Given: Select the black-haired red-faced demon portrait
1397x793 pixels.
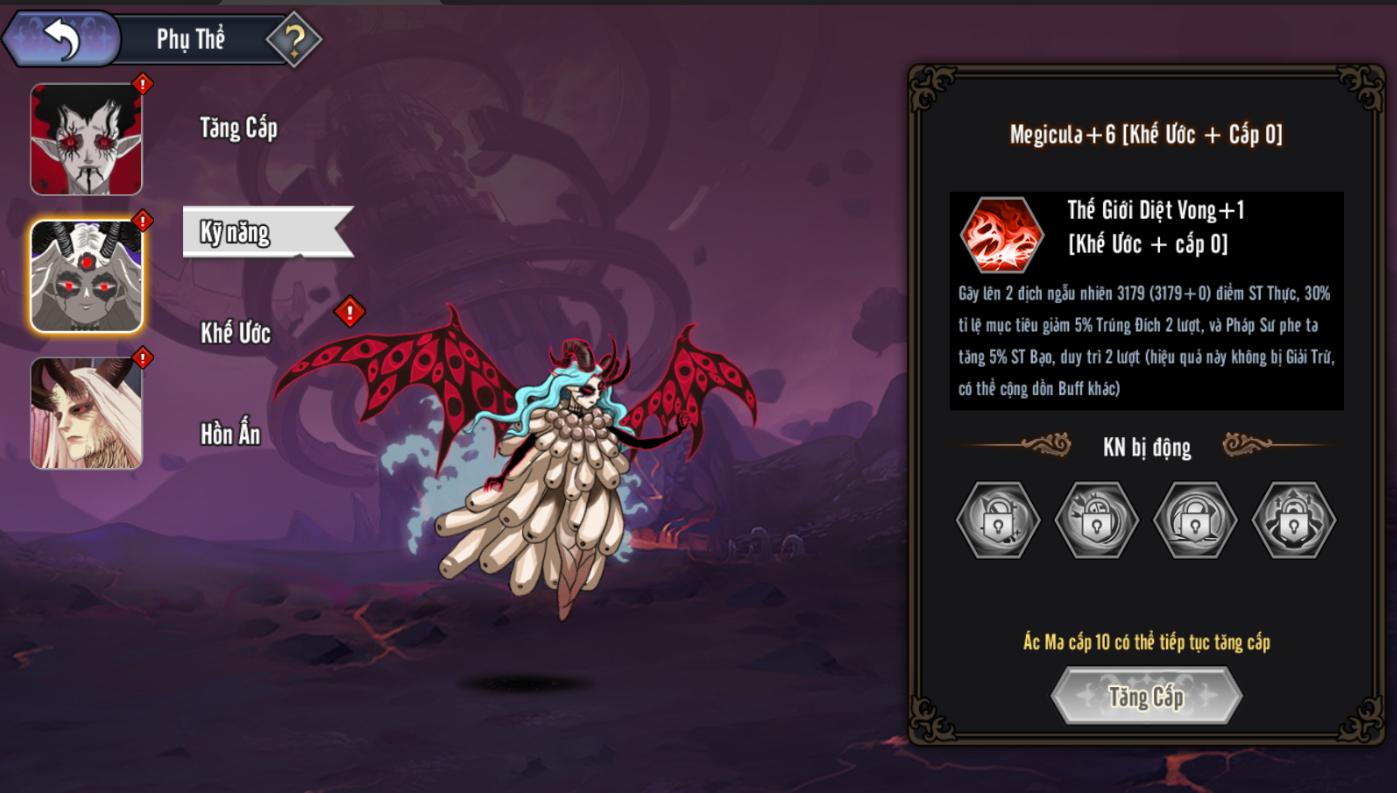Looking at the screenshot, I should tap(87, 139).
